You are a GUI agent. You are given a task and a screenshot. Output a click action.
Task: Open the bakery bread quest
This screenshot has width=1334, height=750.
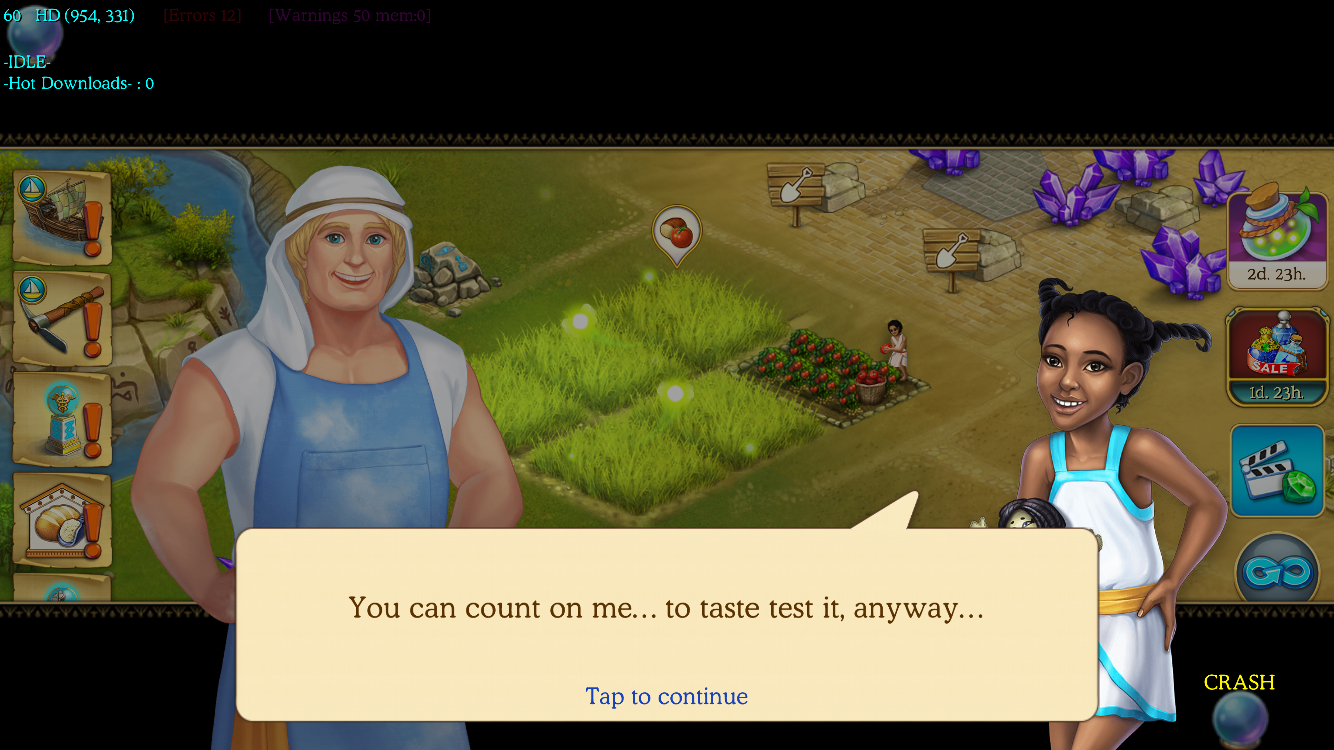(62, 520)
